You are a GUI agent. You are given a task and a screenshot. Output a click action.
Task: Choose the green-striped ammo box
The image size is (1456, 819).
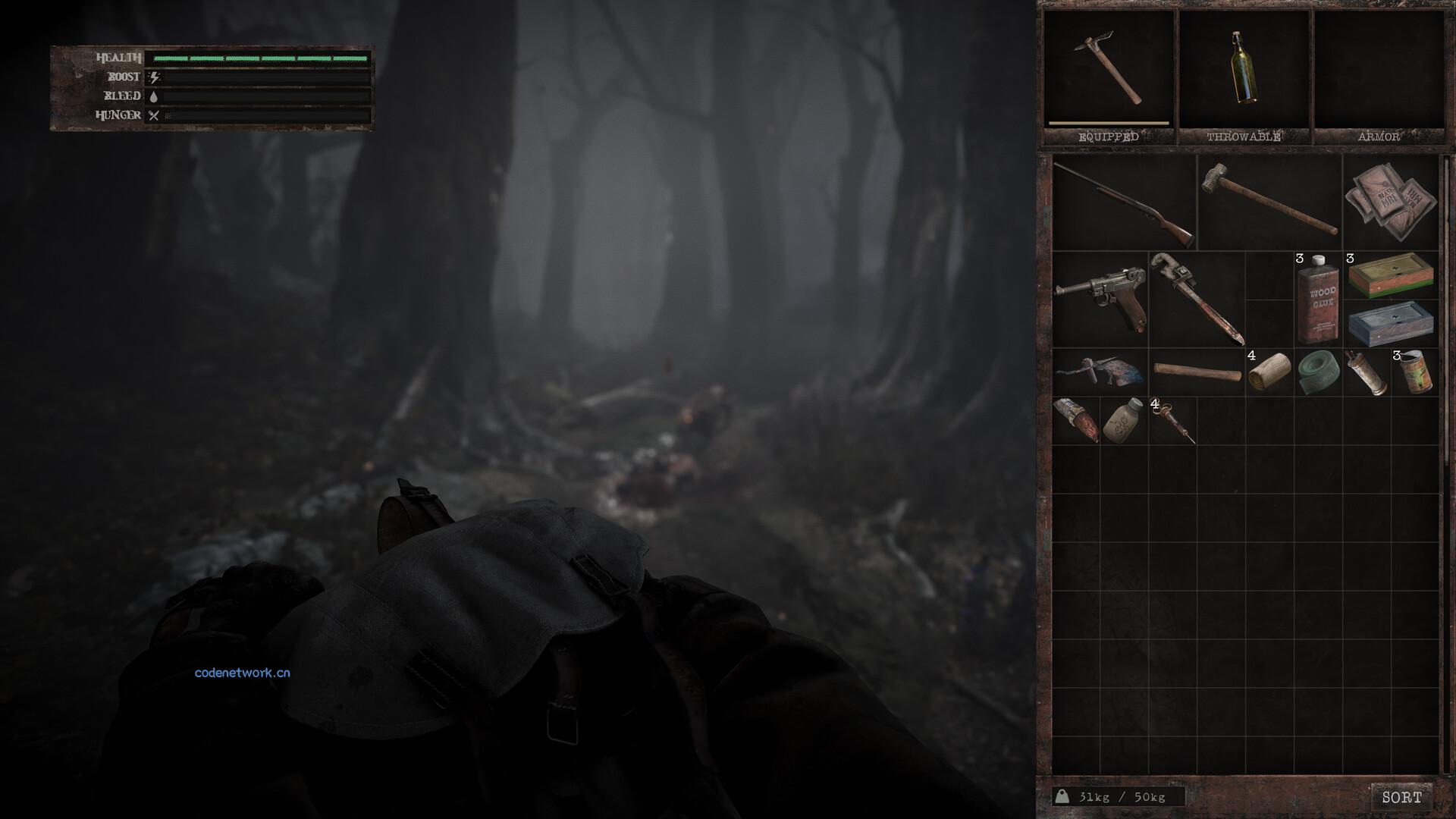tap(1391, 275)
